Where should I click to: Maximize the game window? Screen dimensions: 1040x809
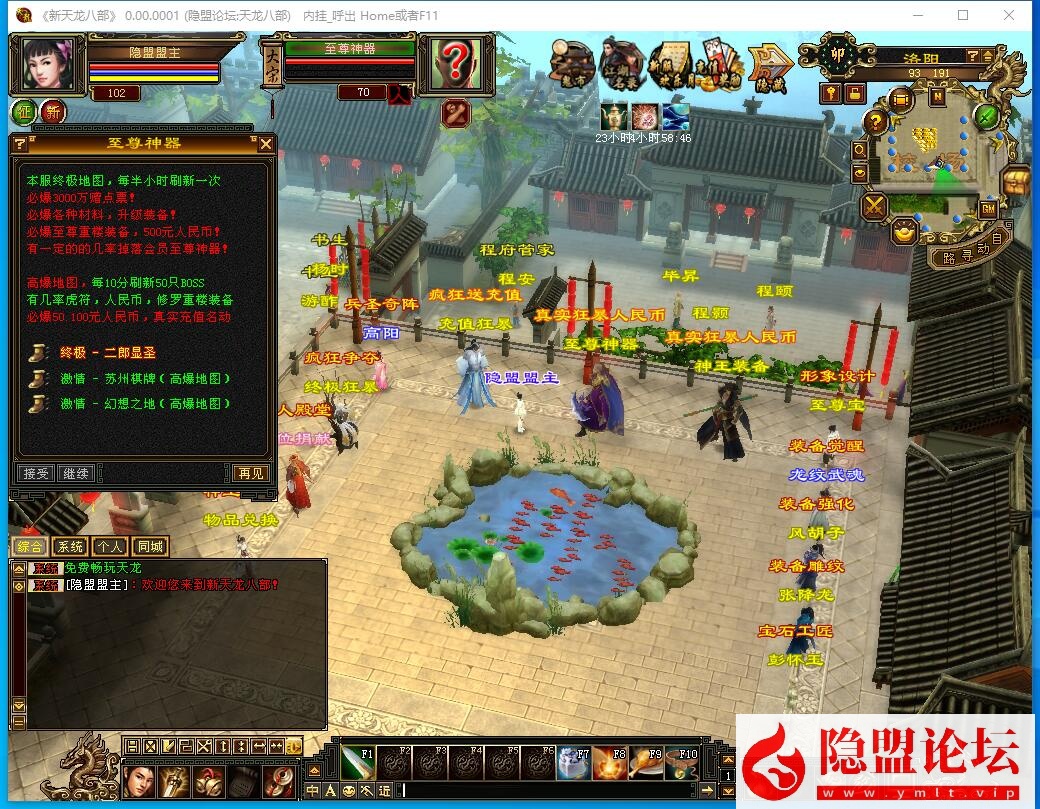click(x=963, y=15)
